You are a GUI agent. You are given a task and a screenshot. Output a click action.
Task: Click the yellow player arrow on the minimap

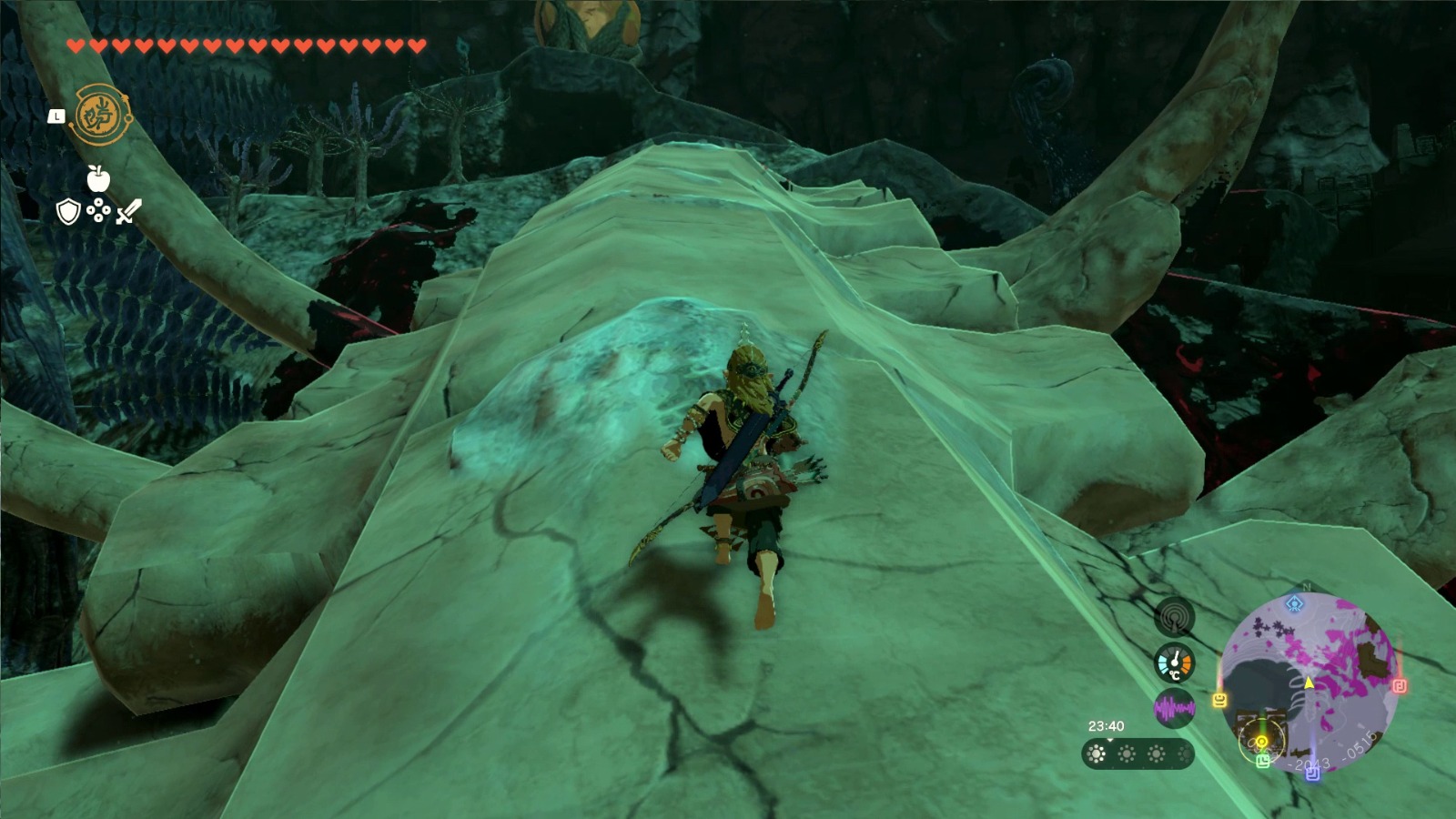(x=1309, y=683)
